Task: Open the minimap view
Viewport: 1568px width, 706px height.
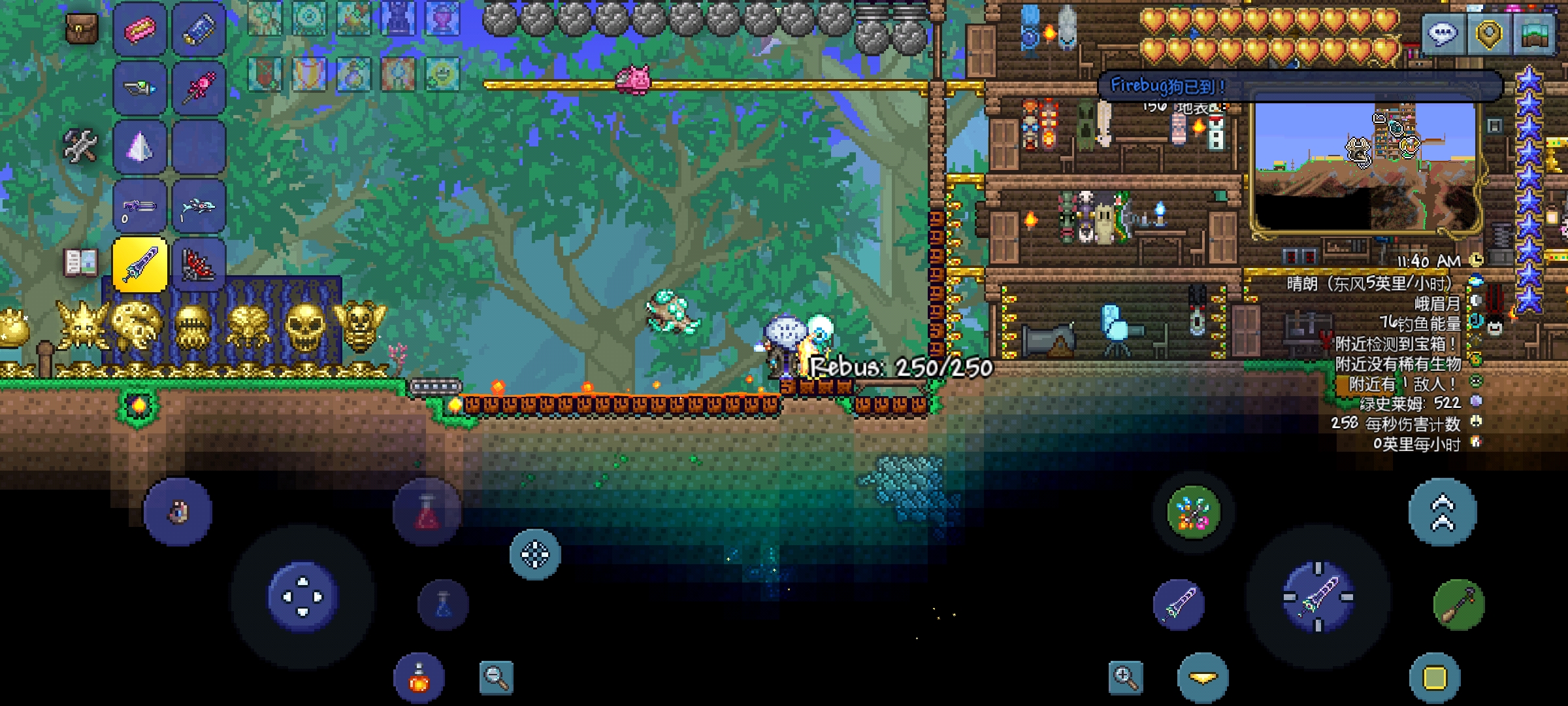Action: 1535,33
